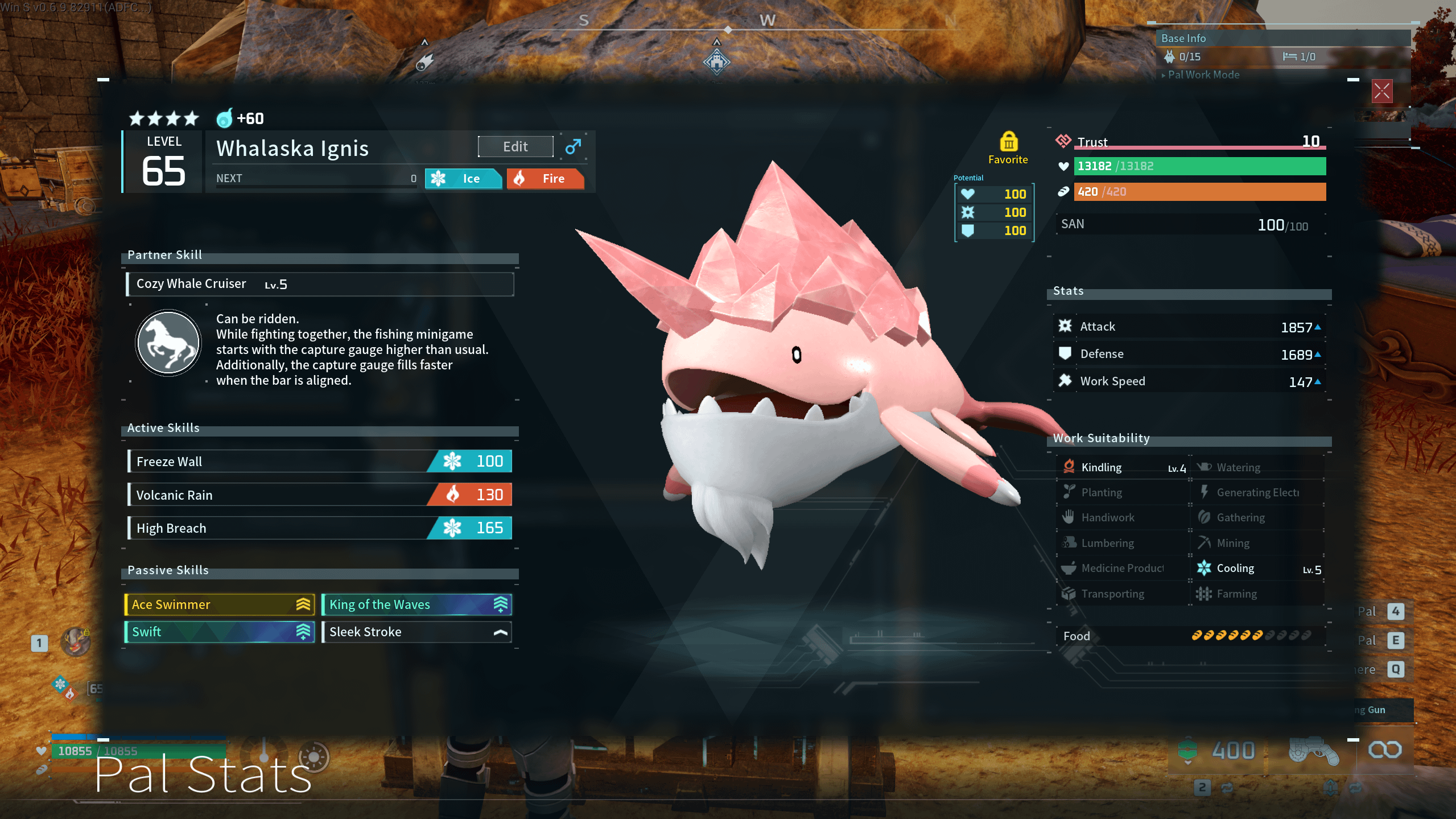Image resolution: width=1456 pixels, height=819 pixels.
Task: Select the Ice element tag
Action: coord(463,179)
